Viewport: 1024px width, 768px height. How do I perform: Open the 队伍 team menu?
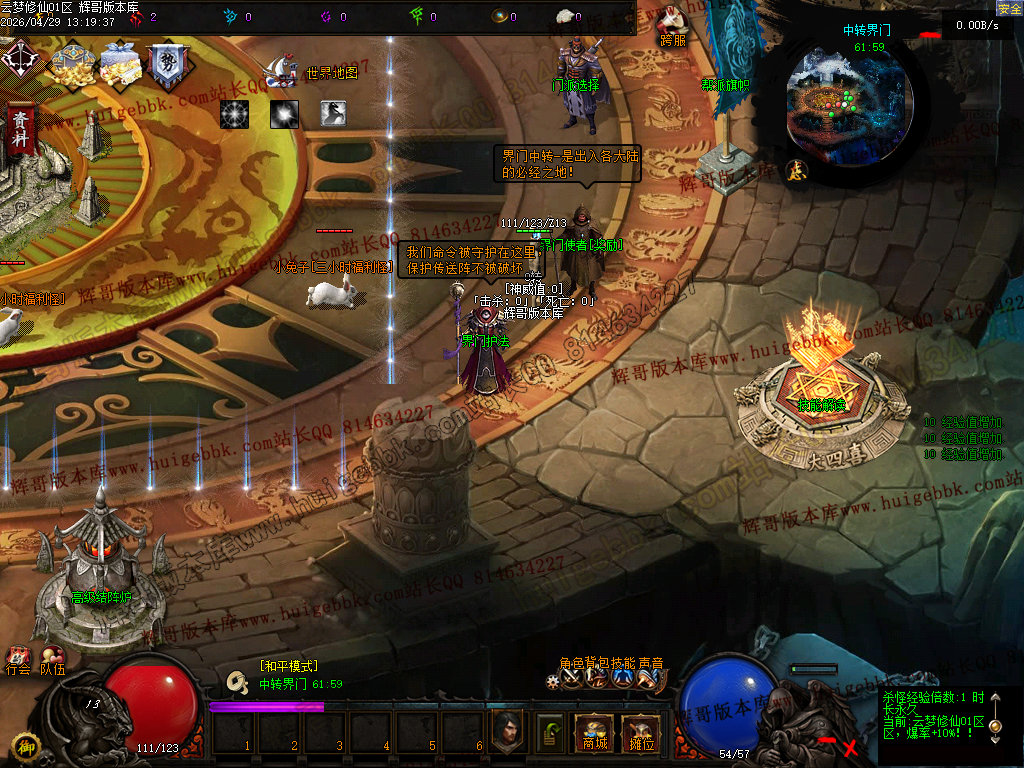click(x=52, y=661)
